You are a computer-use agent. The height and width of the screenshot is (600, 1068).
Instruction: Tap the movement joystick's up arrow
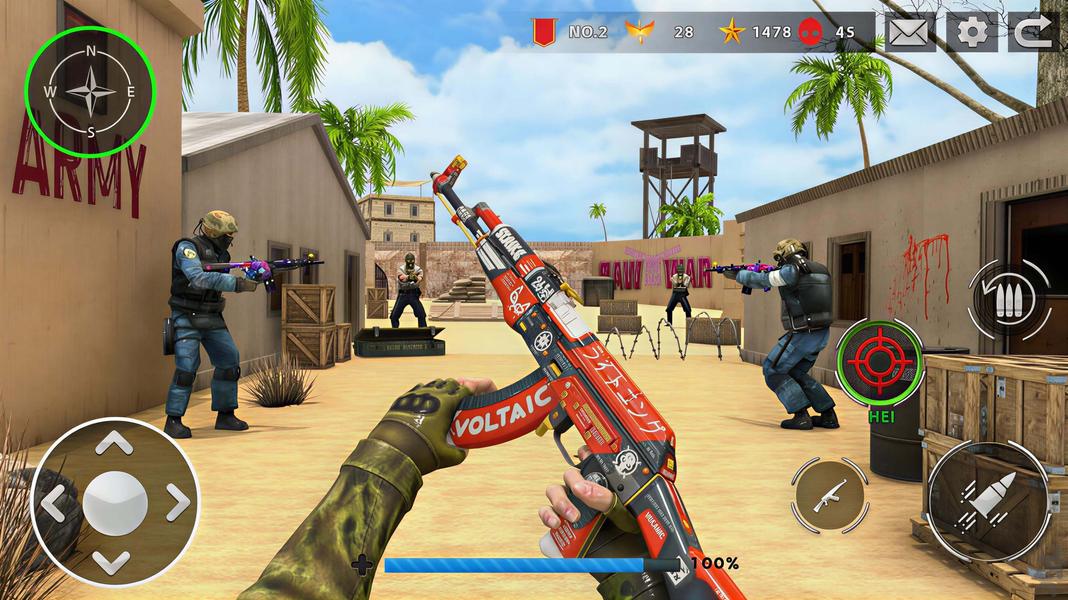click(x=116, y=443)
